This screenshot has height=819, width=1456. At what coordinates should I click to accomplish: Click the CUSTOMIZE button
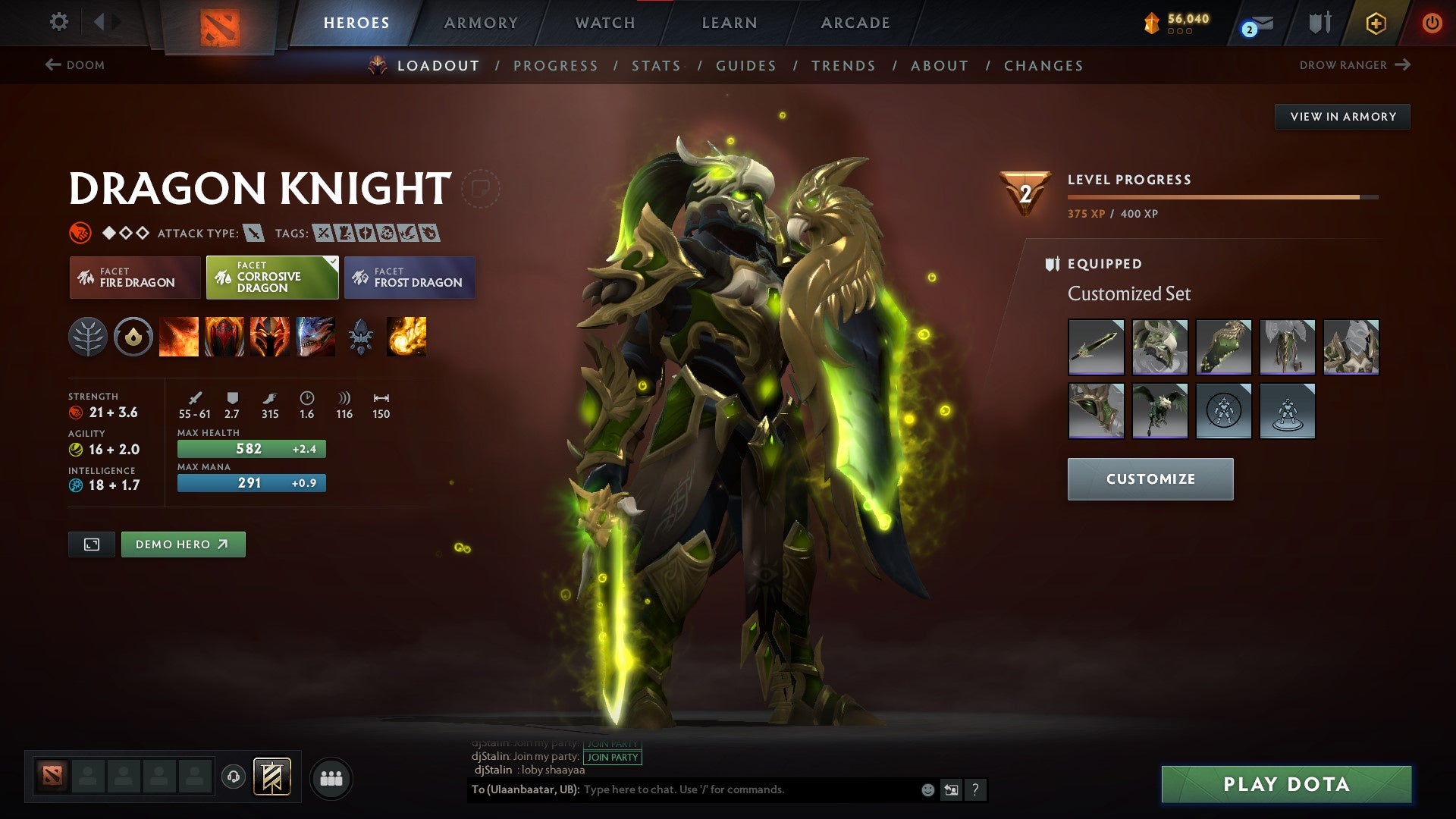pyautogui.click(x=1150, y=479)
